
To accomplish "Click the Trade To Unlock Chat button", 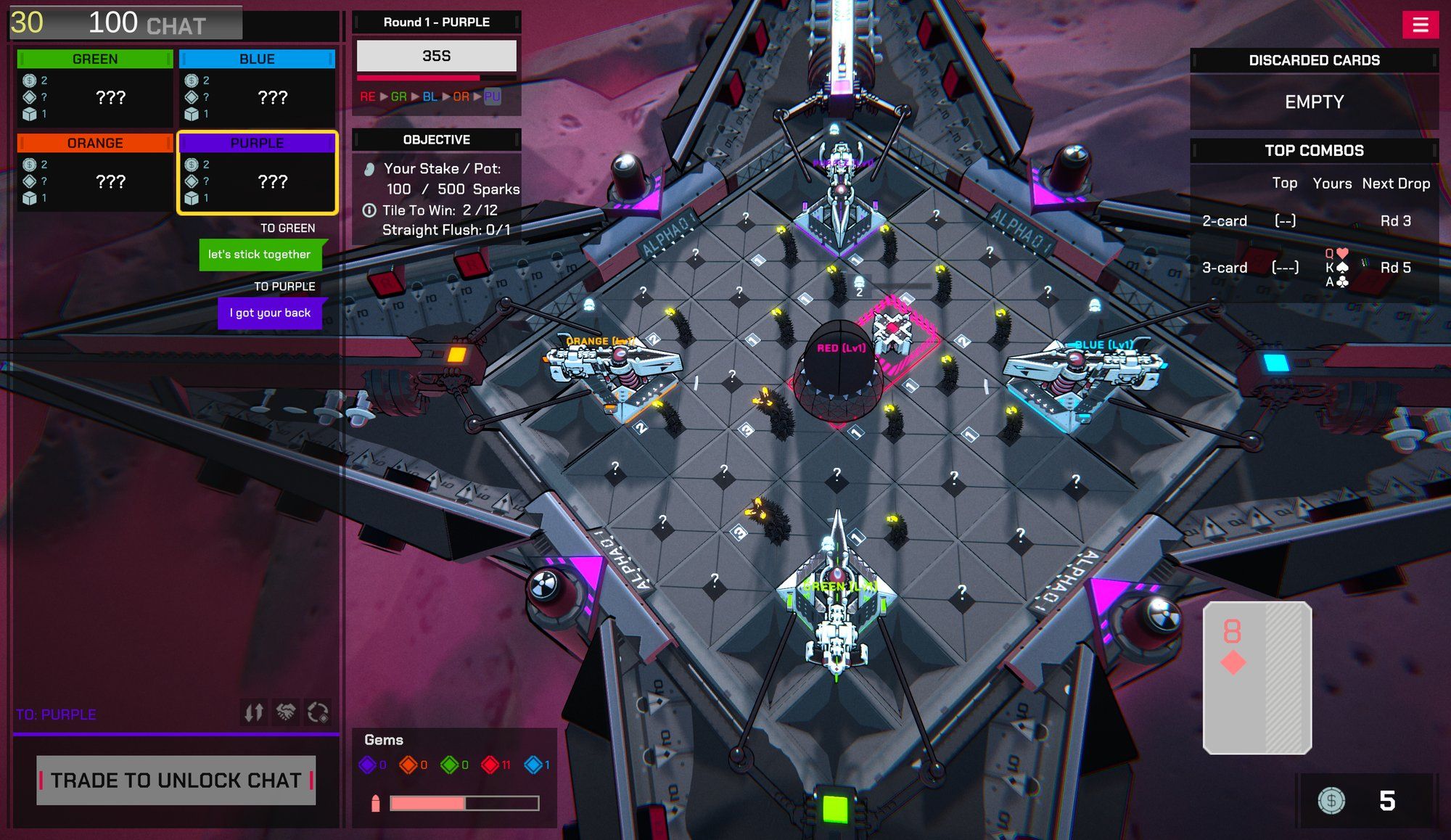I will point(176,781).
